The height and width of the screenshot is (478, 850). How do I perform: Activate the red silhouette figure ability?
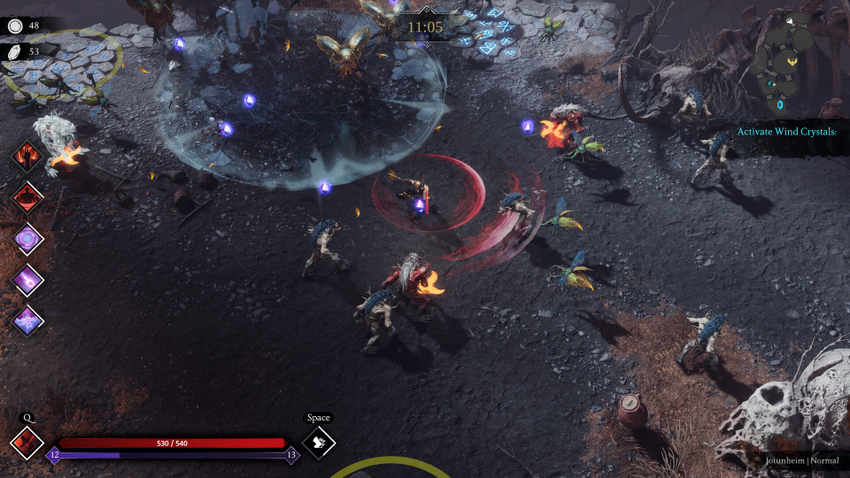(x=27, y=198)
